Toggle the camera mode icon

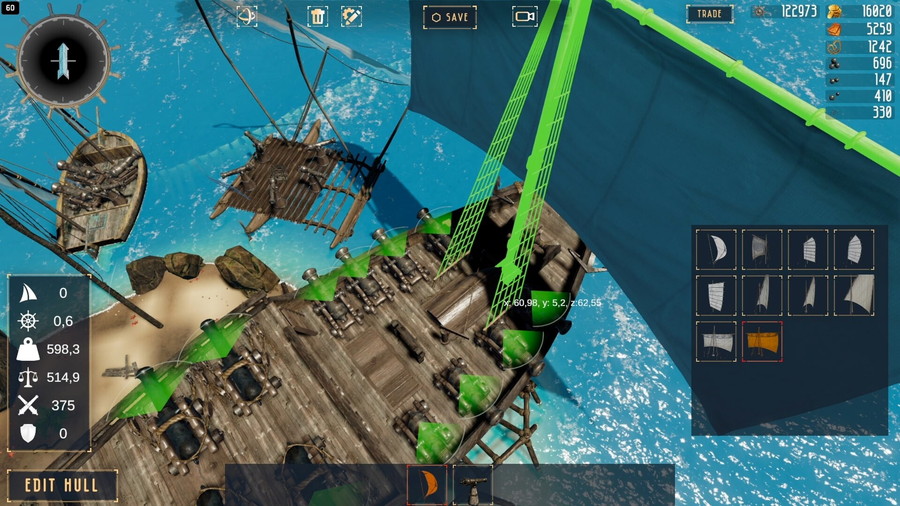(524, 16)
